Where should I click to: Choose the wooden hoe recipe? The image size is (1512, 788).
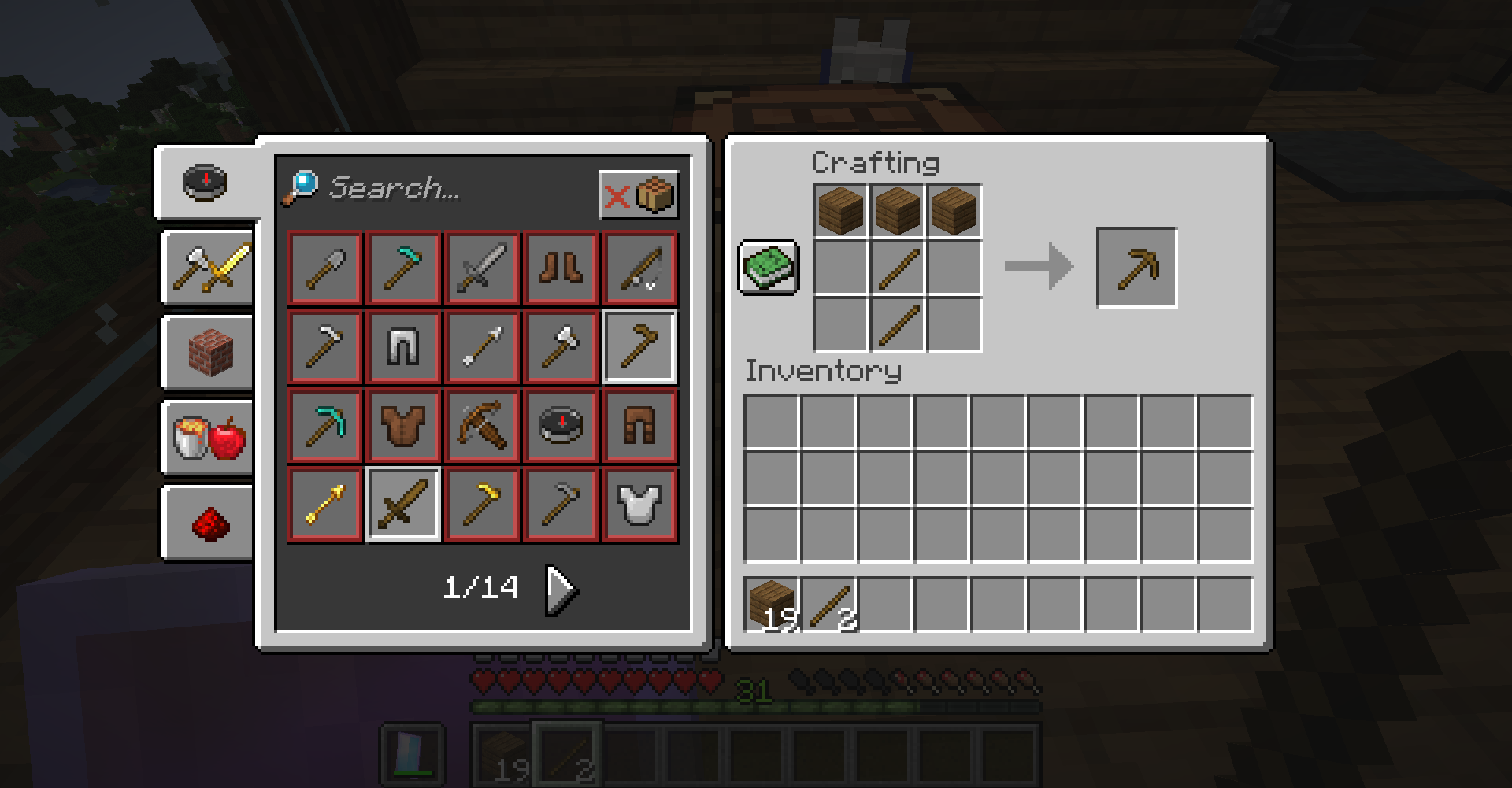639,346
